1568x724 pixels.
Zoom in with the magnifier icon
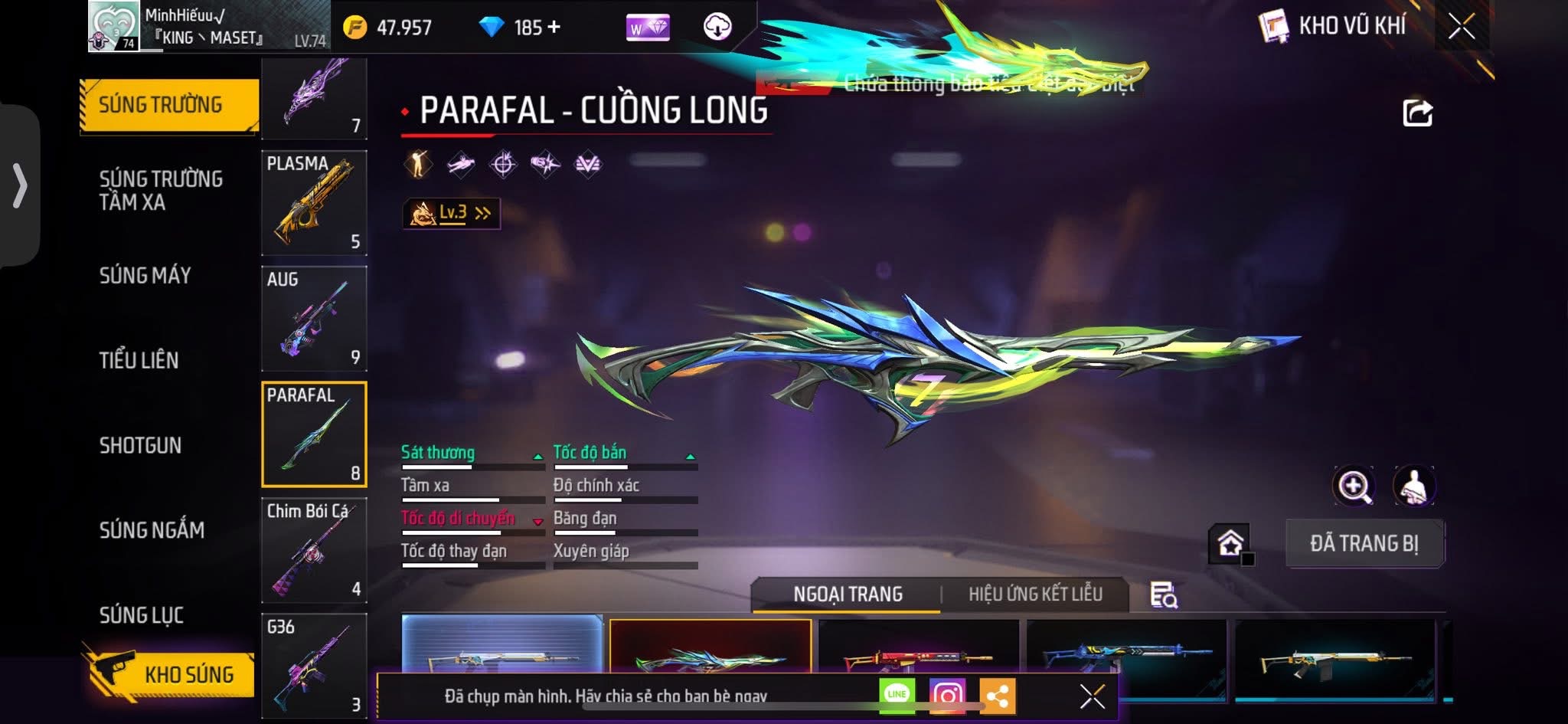click(1354, 486)
